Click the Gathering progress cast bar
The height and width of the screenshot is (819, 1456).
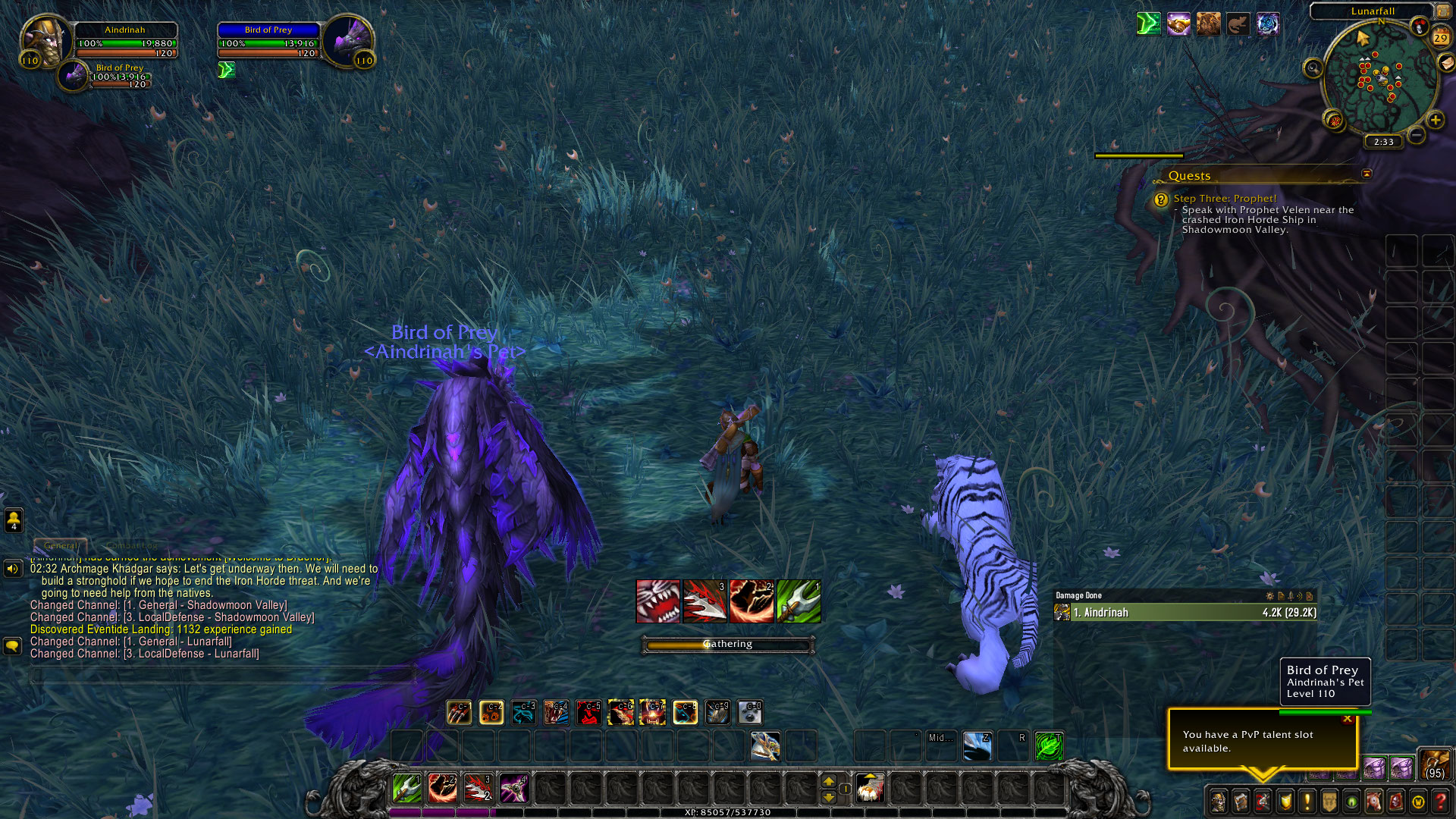(728, 644)
